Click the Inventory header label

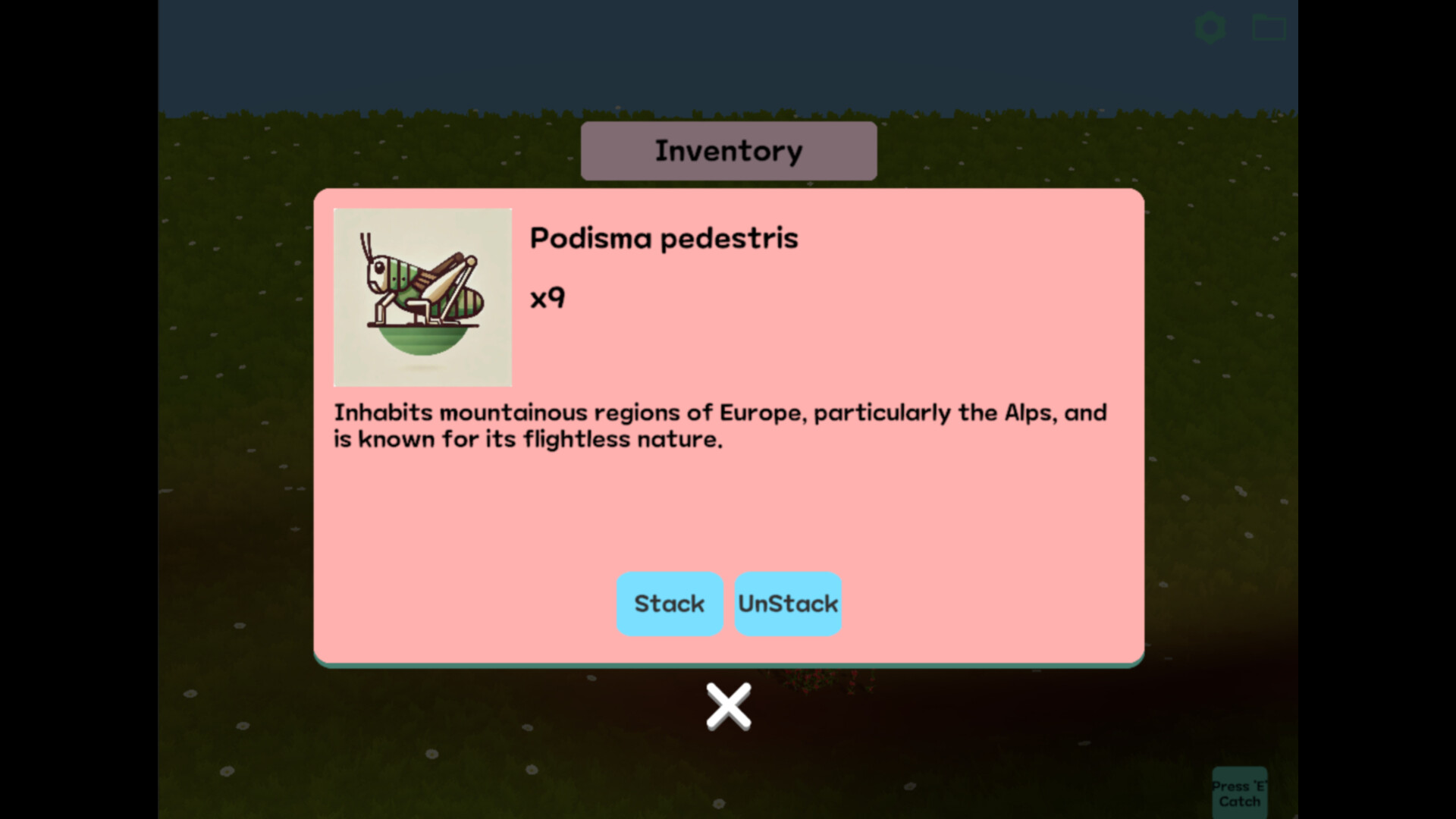[x=728, y=149]
